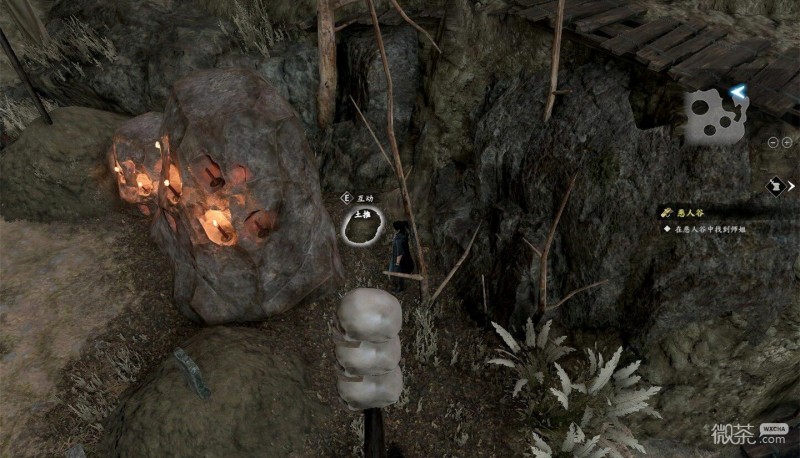Select the quest objective 在恶人谷中找到师姐

coord(711,229)
